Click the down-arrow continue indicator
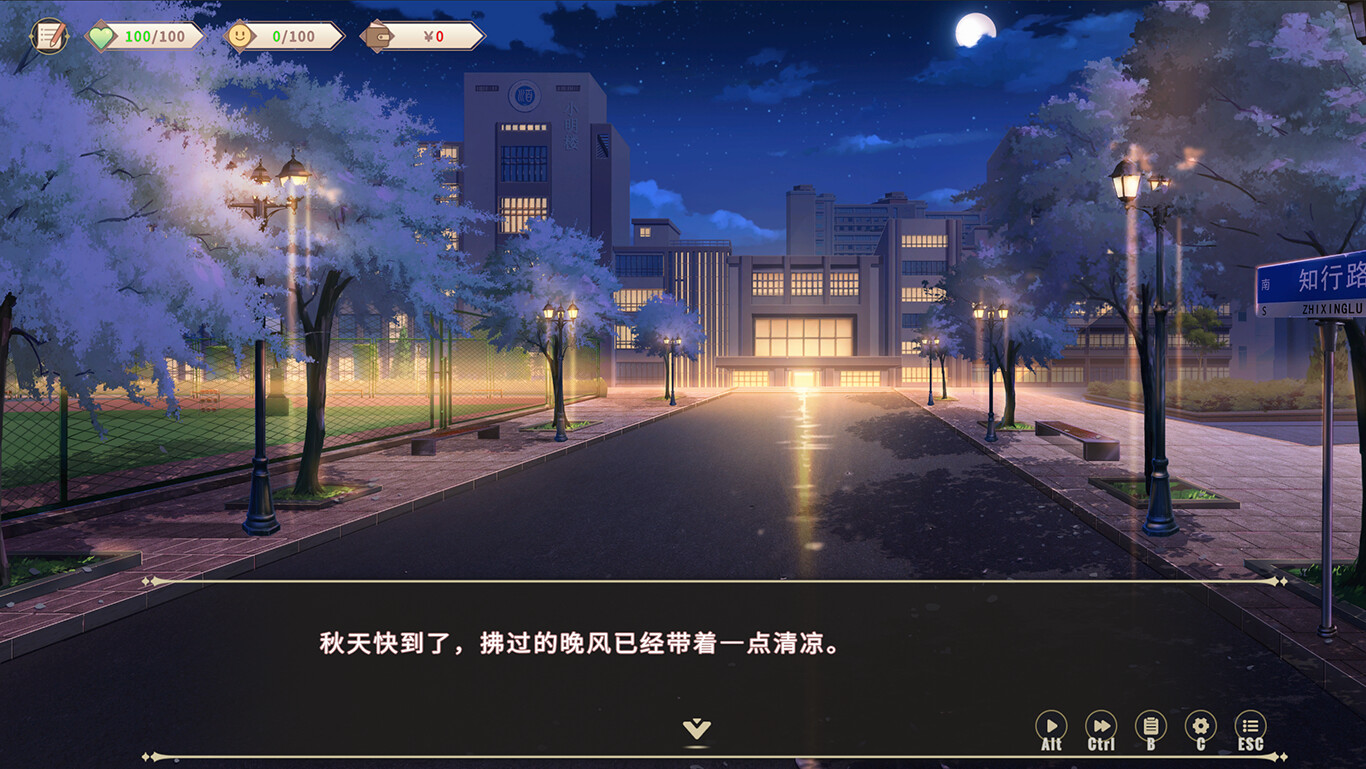This screenshot has width=1366, height=769. (698, 729)
